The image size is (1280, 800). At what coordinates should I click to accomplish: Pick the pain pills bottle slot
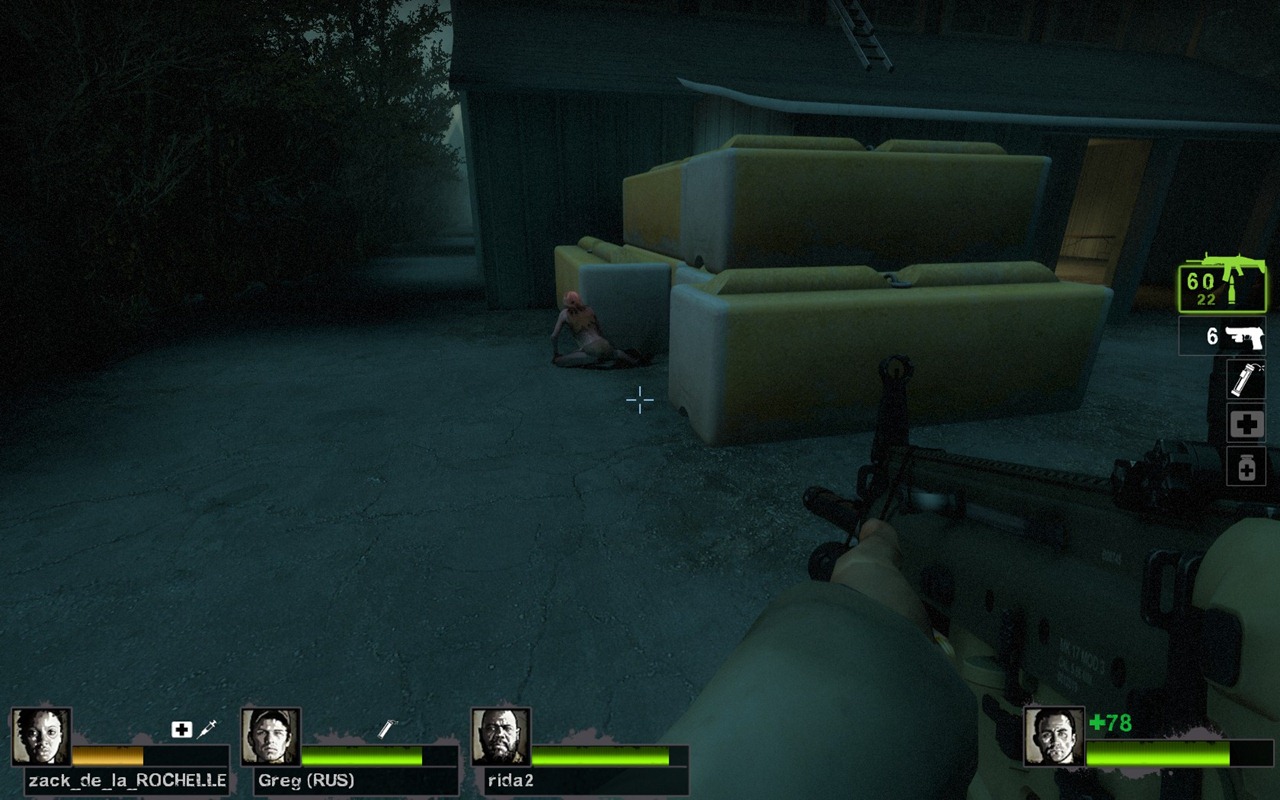pyautogui.click(x=1246, y=467)
